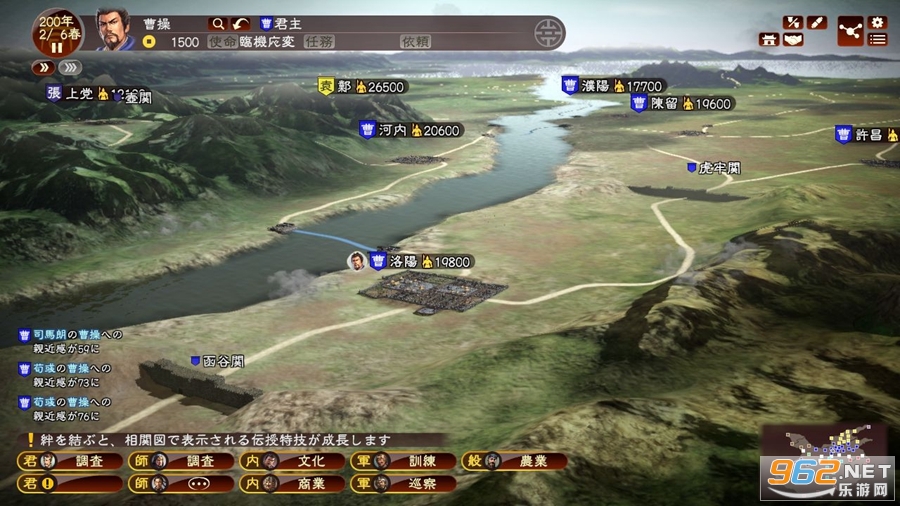Viewport: 900px width, 506px height.
Task: Click the curved return arrow icon
Action: click(x=240, y=23)
